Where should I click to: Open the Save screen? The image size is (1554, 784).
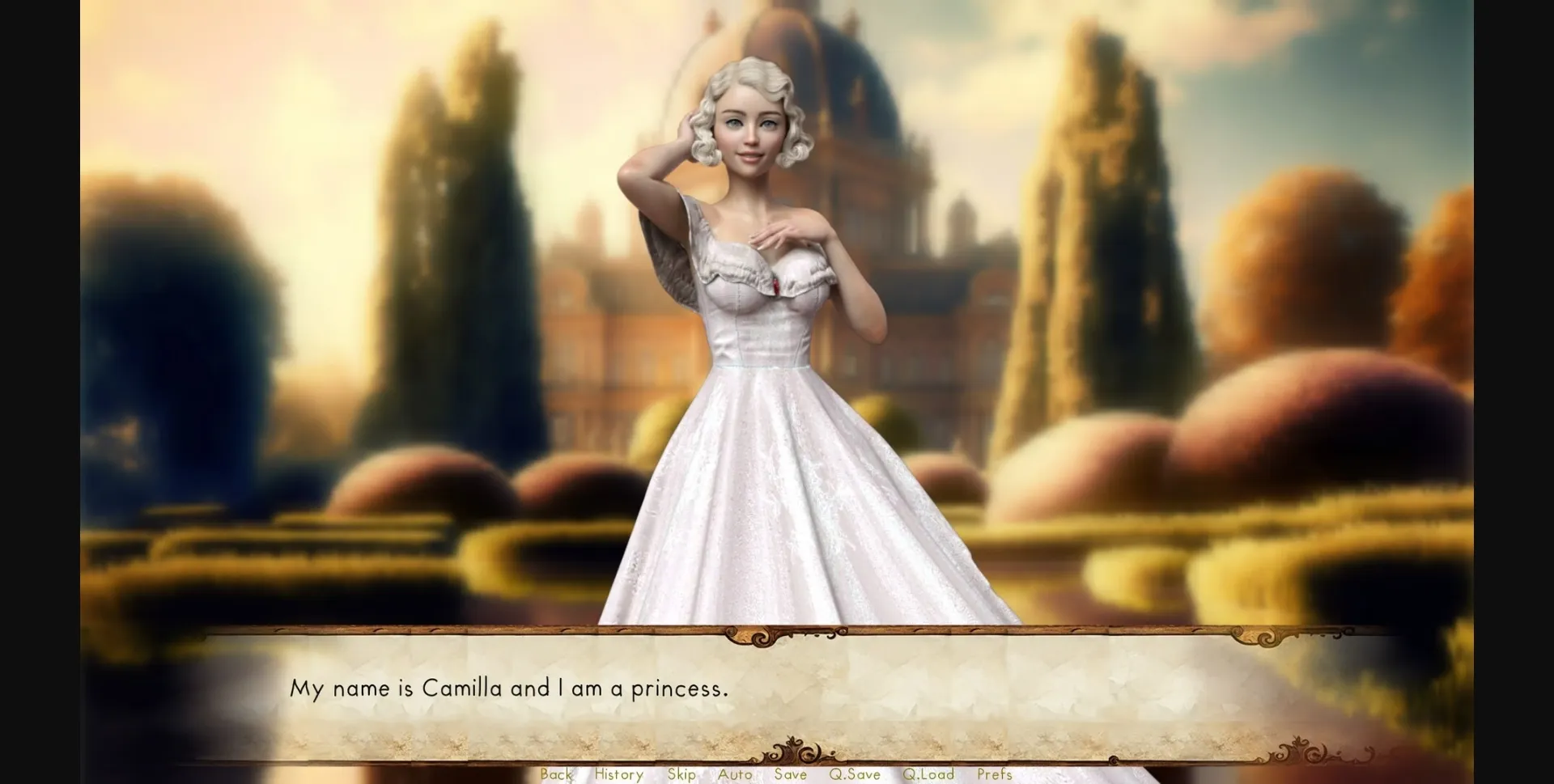coord(791,774)
